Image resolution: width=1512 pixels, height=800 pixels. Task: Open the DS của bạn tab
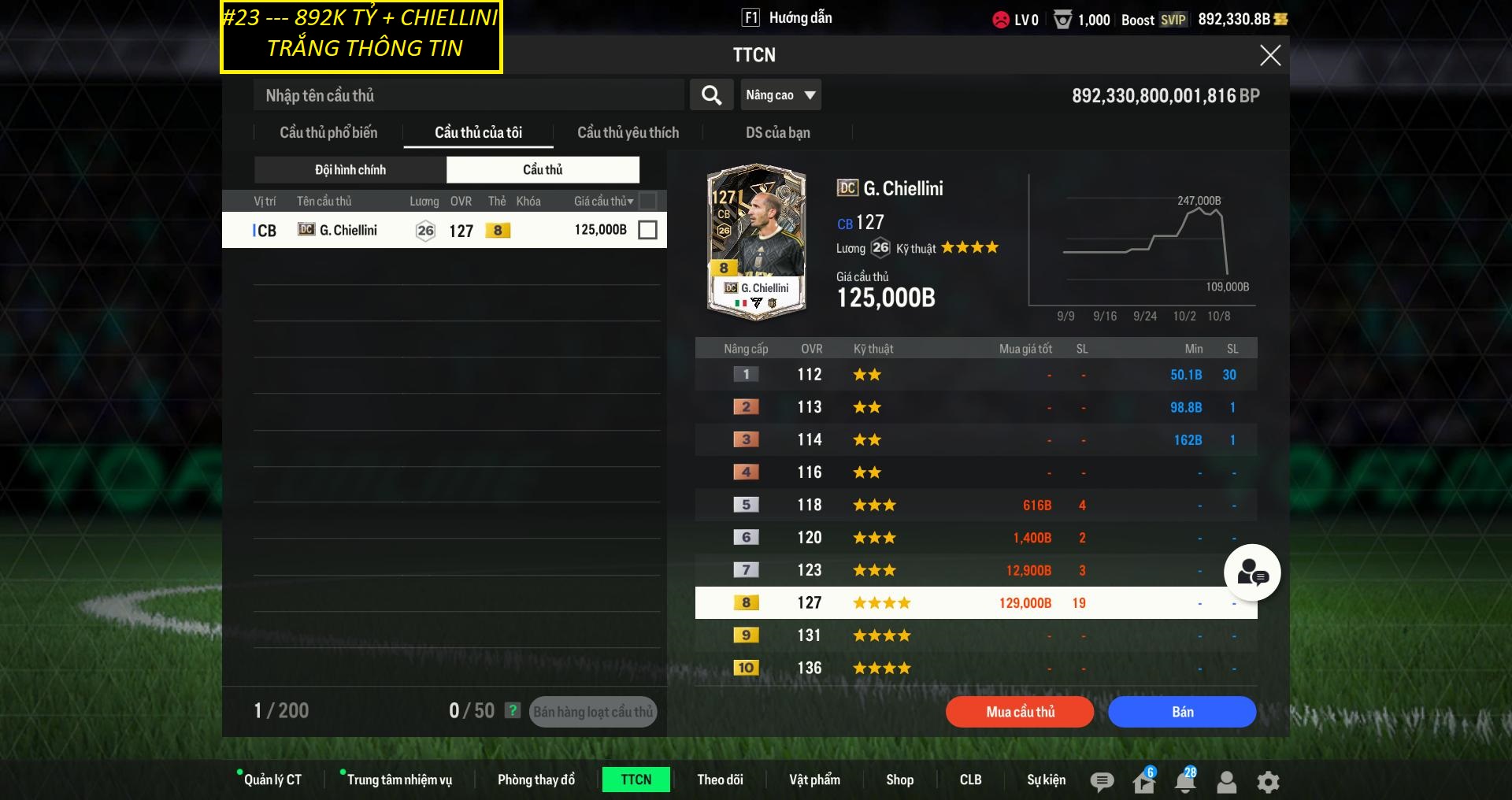point(777,132)
